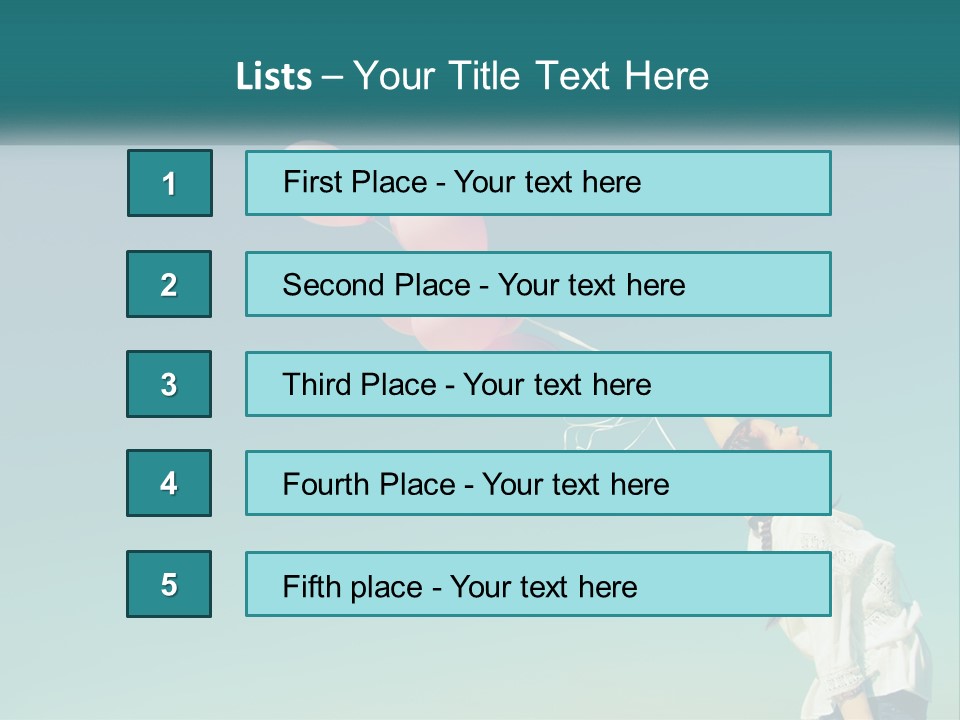Choose the number 2 box

pos(169,284)
